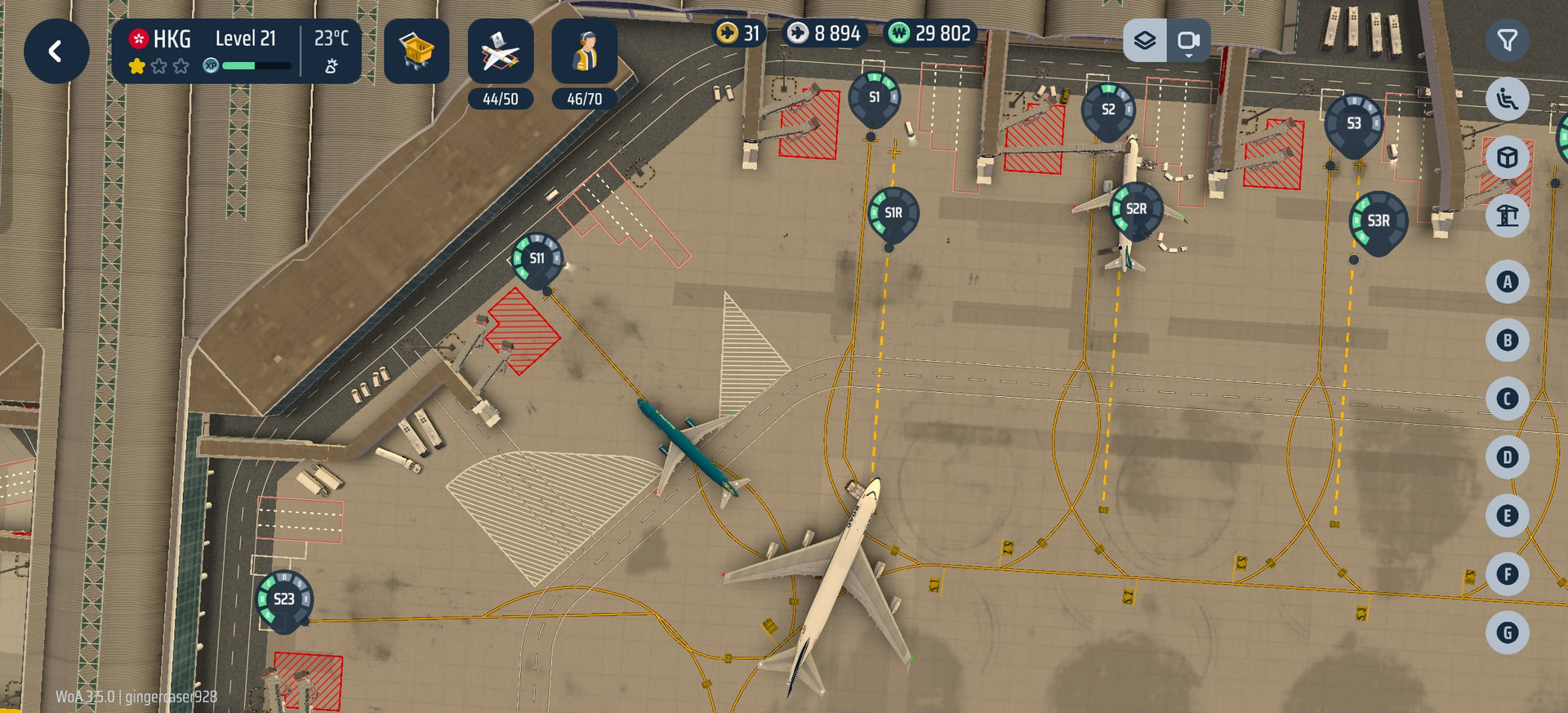Choose the size C filter
The image size is (1568, 713).
(1507, 399)
